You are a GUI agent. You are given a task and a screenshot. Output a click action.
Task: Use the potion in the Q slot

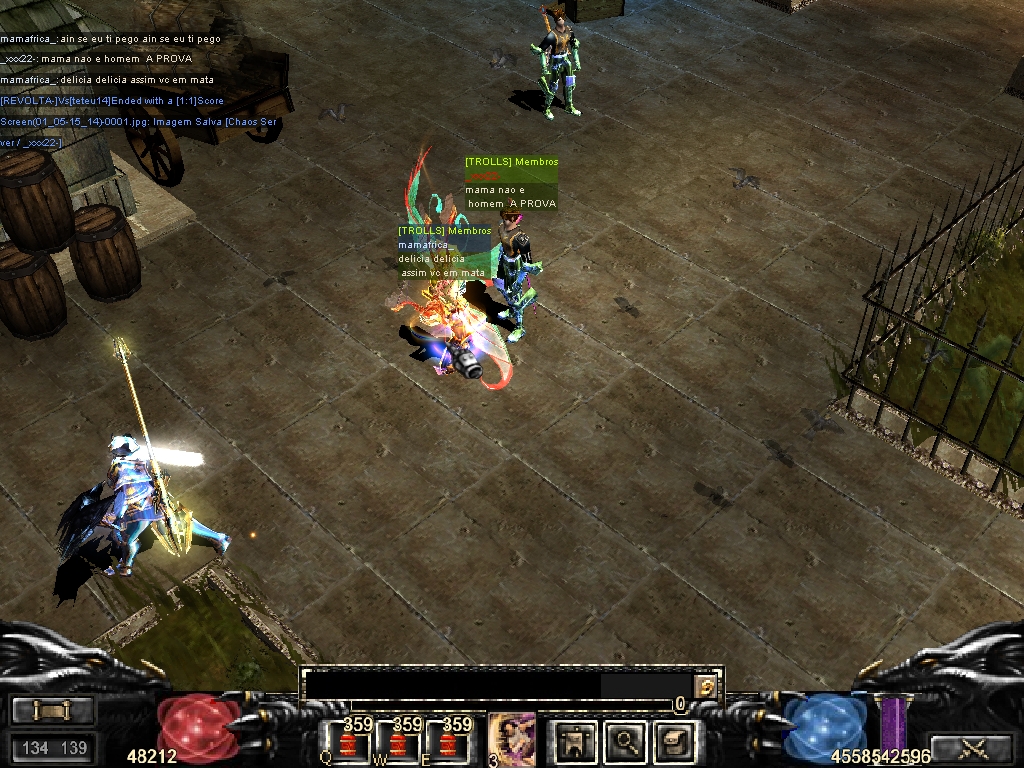coord(348,742)
